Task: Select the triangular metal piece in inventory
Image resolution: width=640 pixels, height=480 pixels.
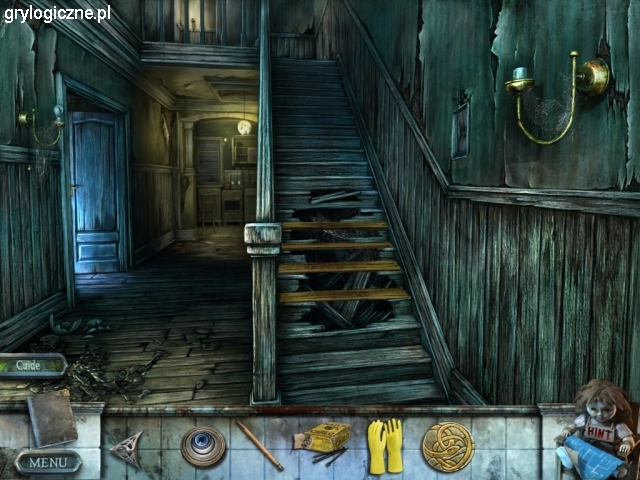Action: (x=128, y=448)
